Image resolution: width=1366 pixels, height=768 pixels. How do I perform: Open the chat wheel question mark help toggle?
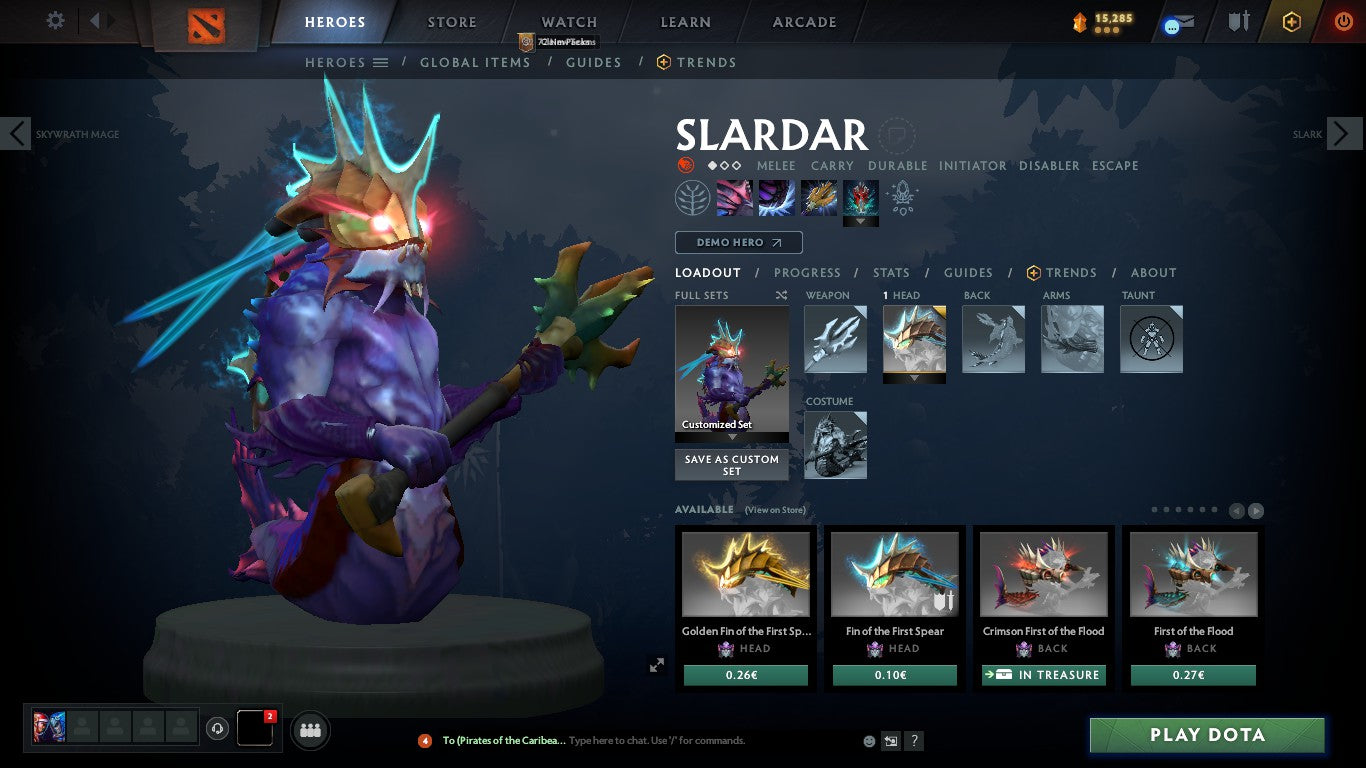pos(913,741)
